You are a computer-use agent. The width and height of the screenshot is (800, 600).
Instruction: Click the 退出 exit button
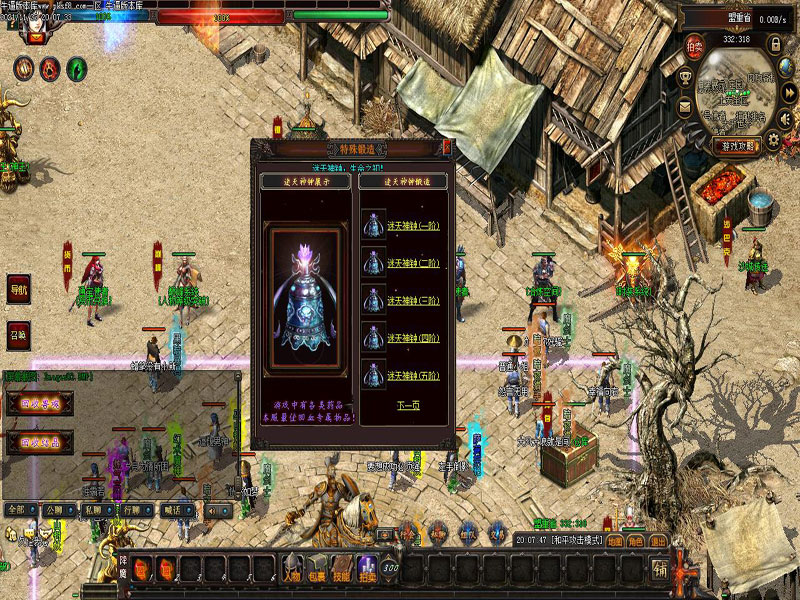click(659, 541)
